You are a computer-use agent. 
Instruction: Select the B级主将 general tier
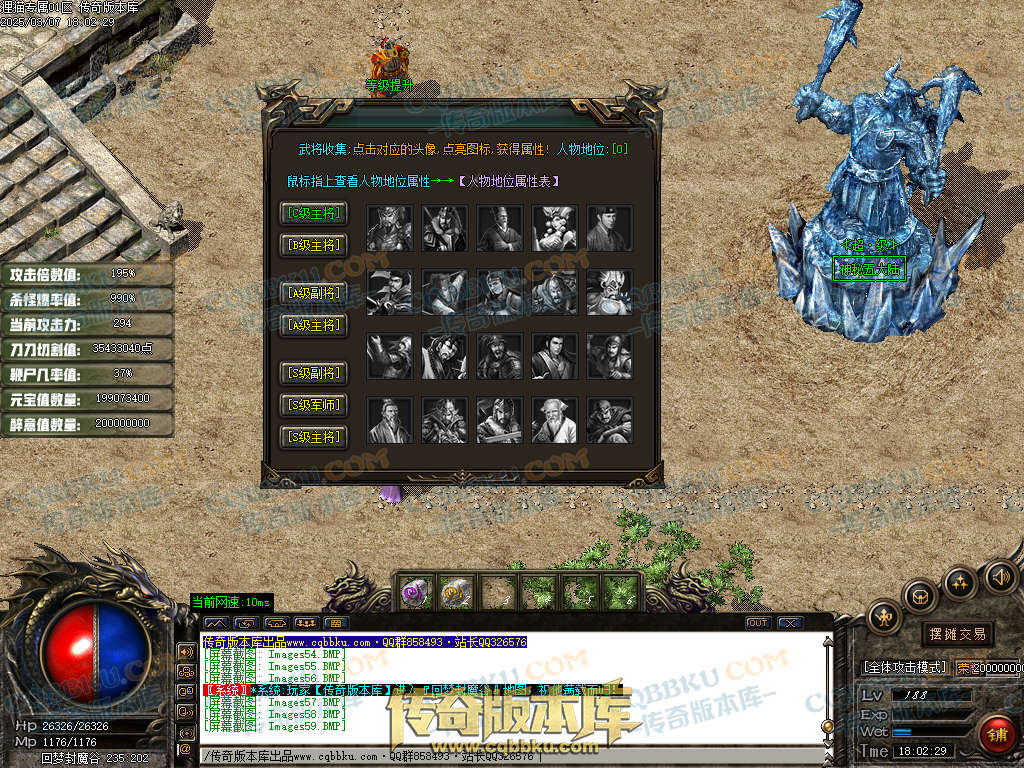click(314, 244)
